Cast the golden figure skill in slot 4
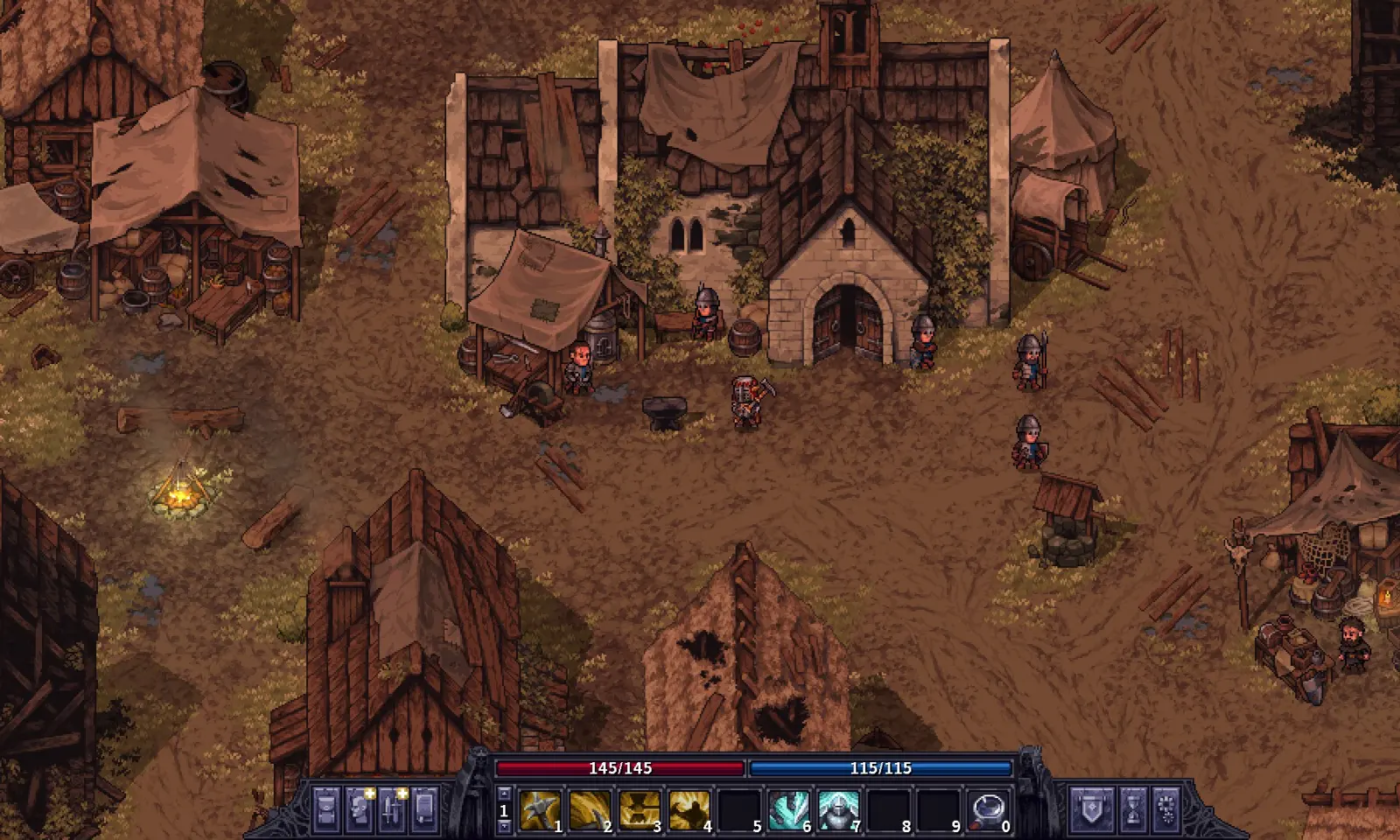Screen dimensions: 1400x840 (689, 810)
